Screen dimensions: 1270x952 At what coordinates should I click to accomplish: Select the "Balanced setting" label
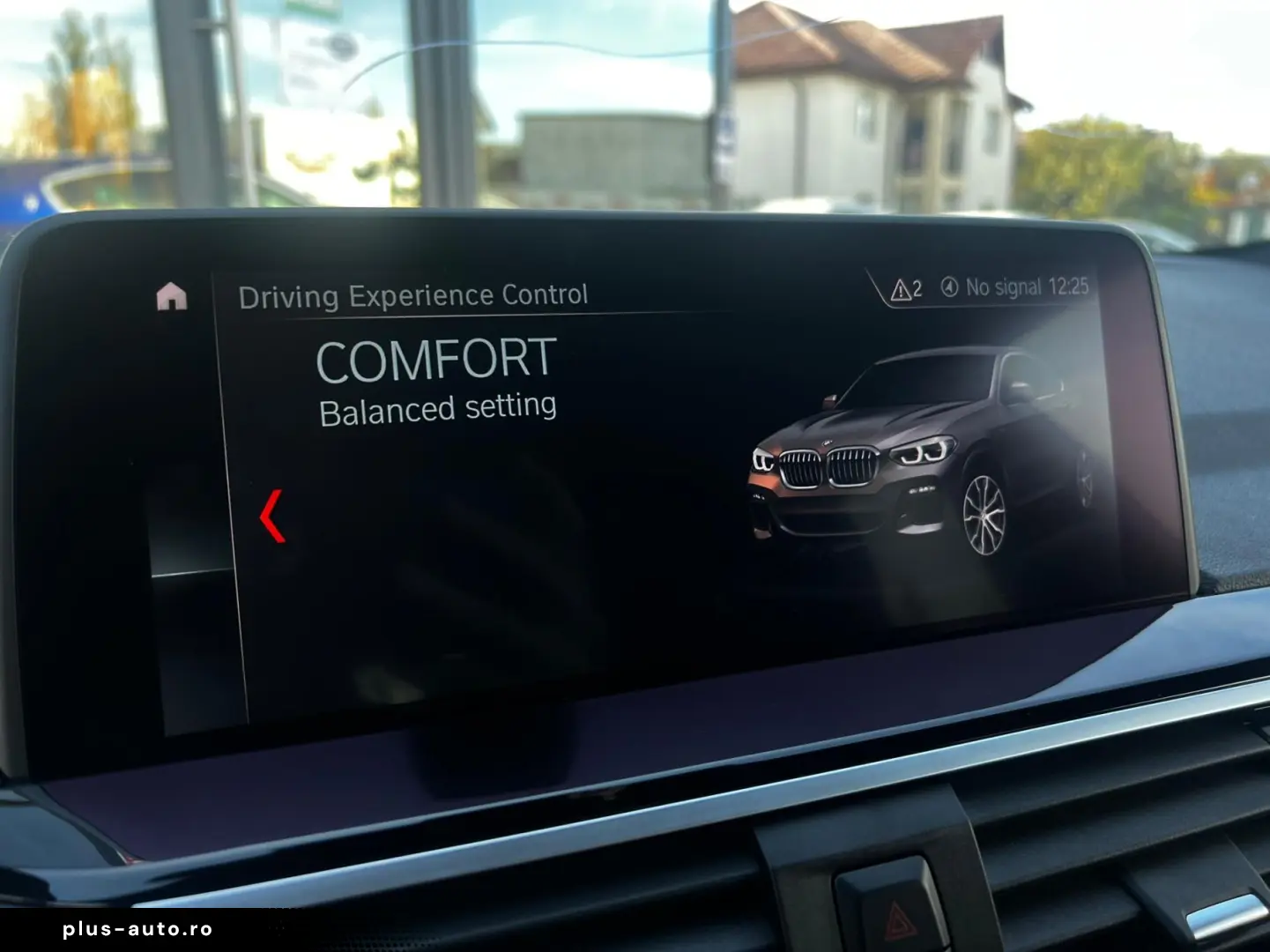(x=438, y=406)
